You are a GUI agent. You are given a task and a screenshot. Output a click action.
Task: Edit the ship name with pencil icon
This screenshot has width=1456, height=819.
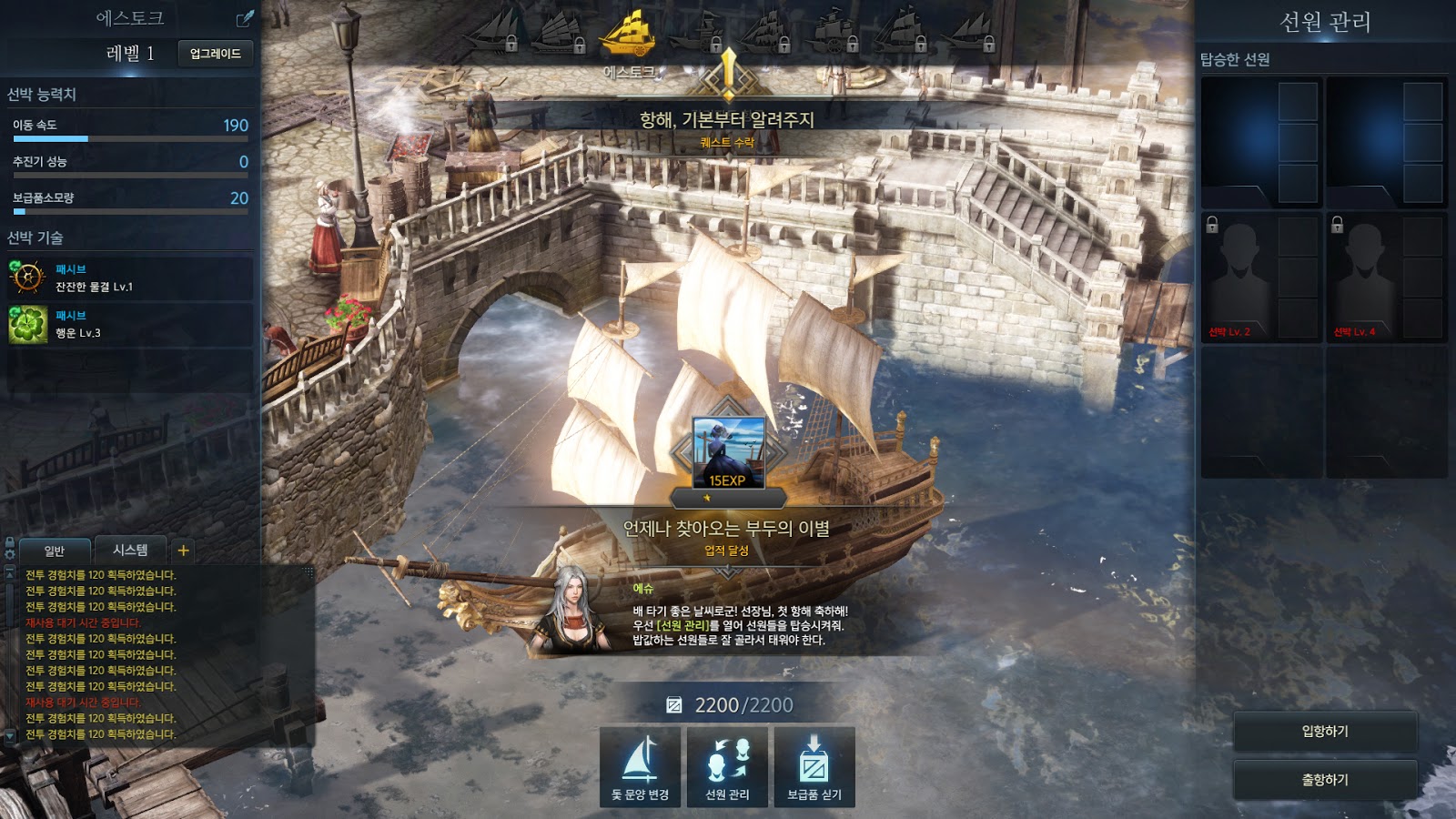245,18
